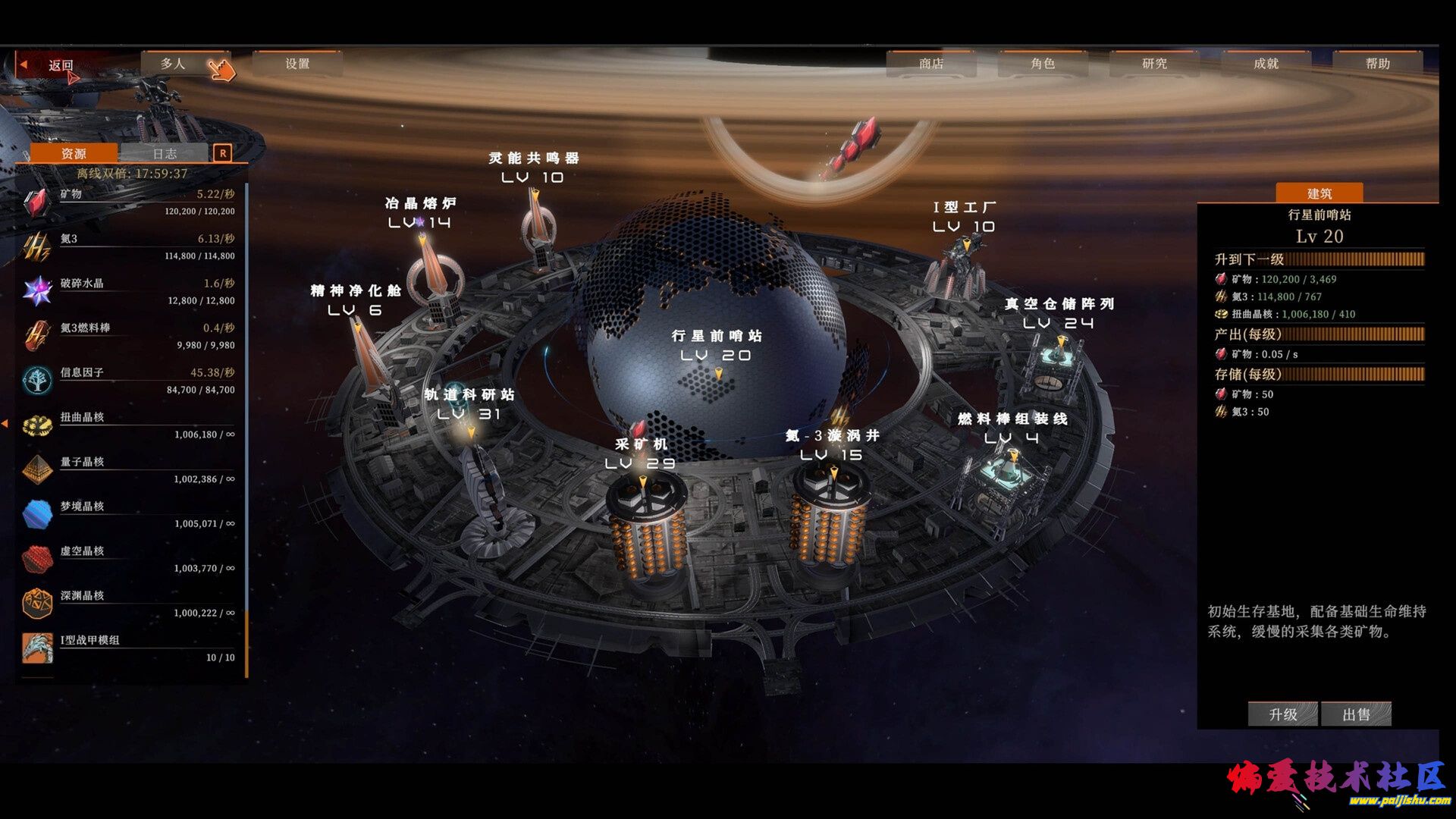Open the 设置 settings menu
Screen dimensions: 1456x819
[297, 64]
